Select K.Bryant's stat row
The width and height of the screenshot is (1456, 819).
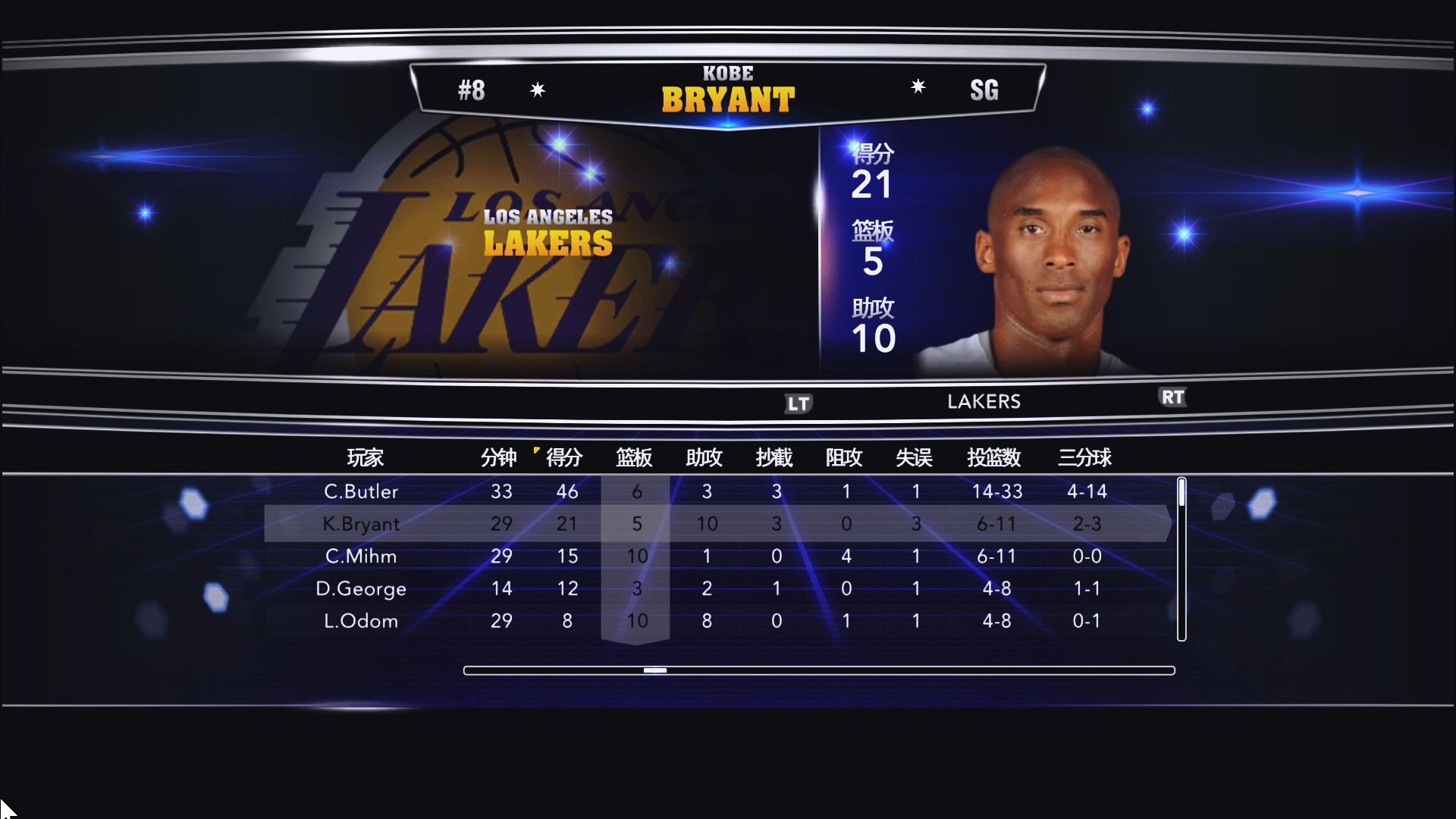[x=713, y=523]
